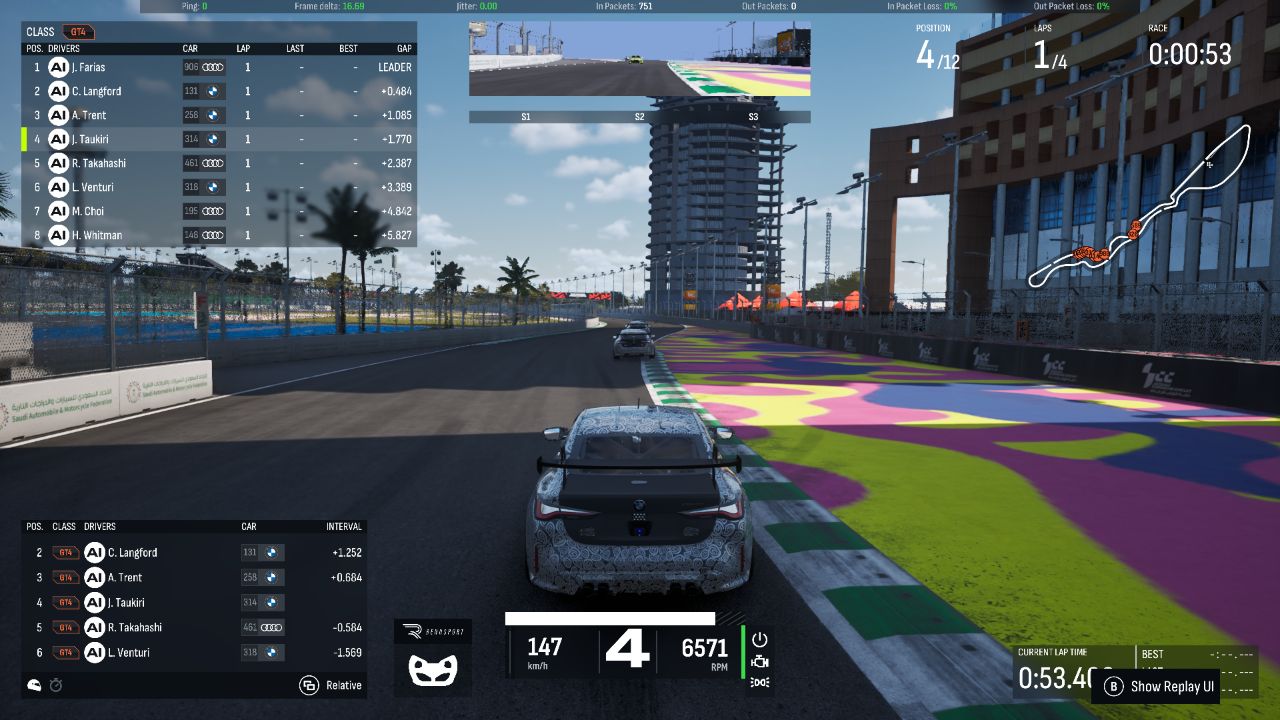Pick L. Venturi in the relative interval panel
The height and width of the screenshot is (720, 1280).
tap(130, 652)
